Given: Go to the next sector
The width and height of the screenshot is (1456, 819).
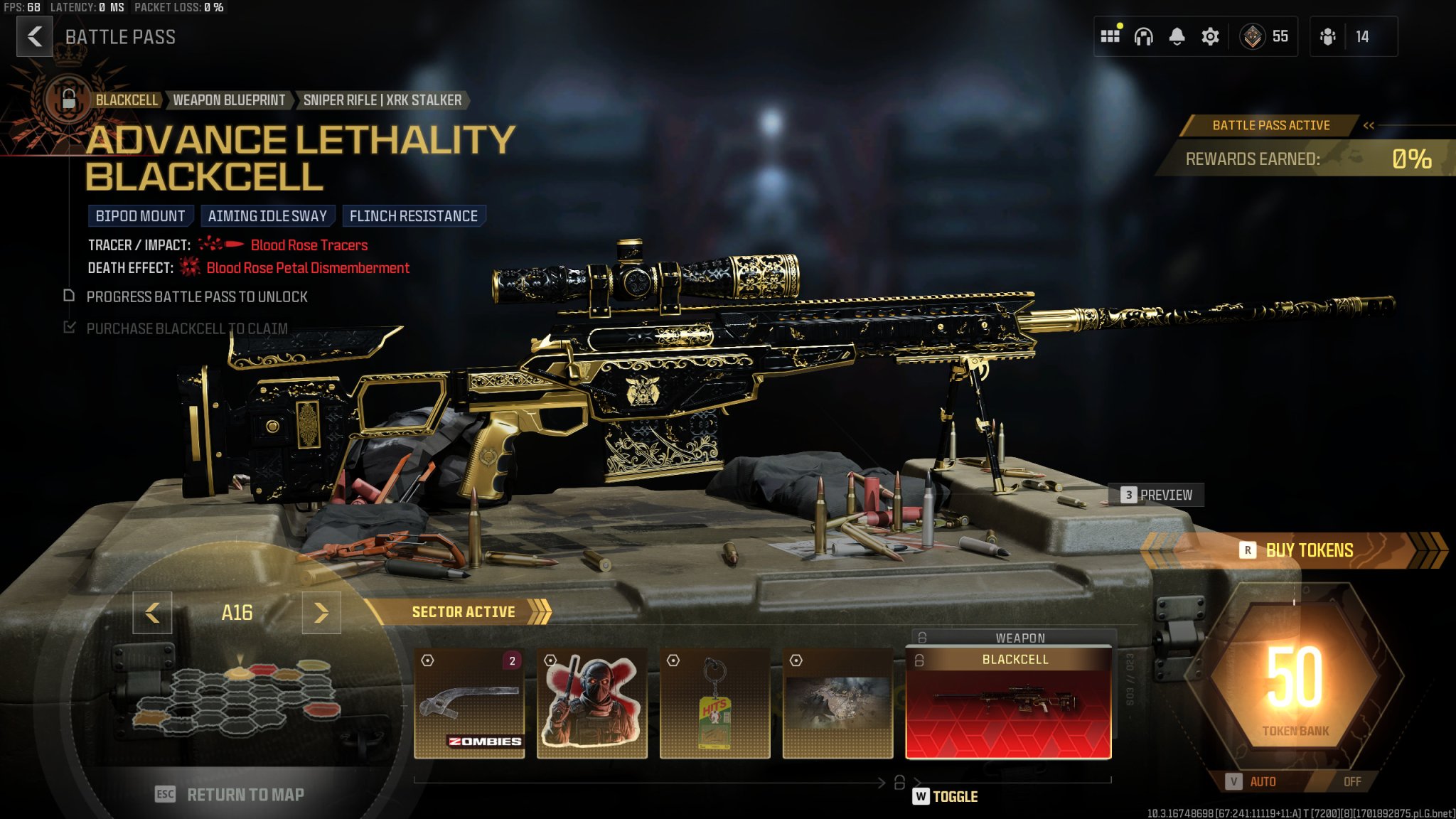Looking at the screenshot, I should 321,612.
